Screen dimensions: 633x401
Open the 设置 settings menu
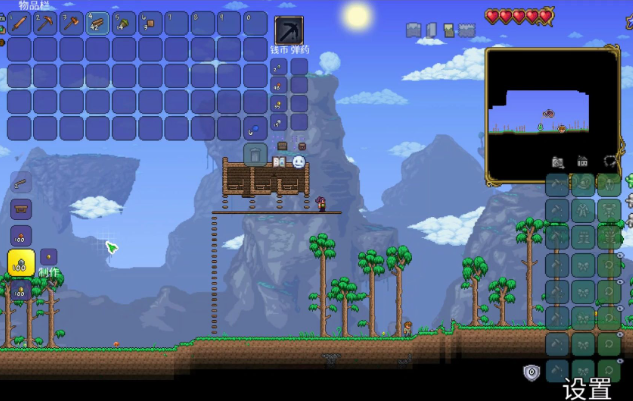587,388
